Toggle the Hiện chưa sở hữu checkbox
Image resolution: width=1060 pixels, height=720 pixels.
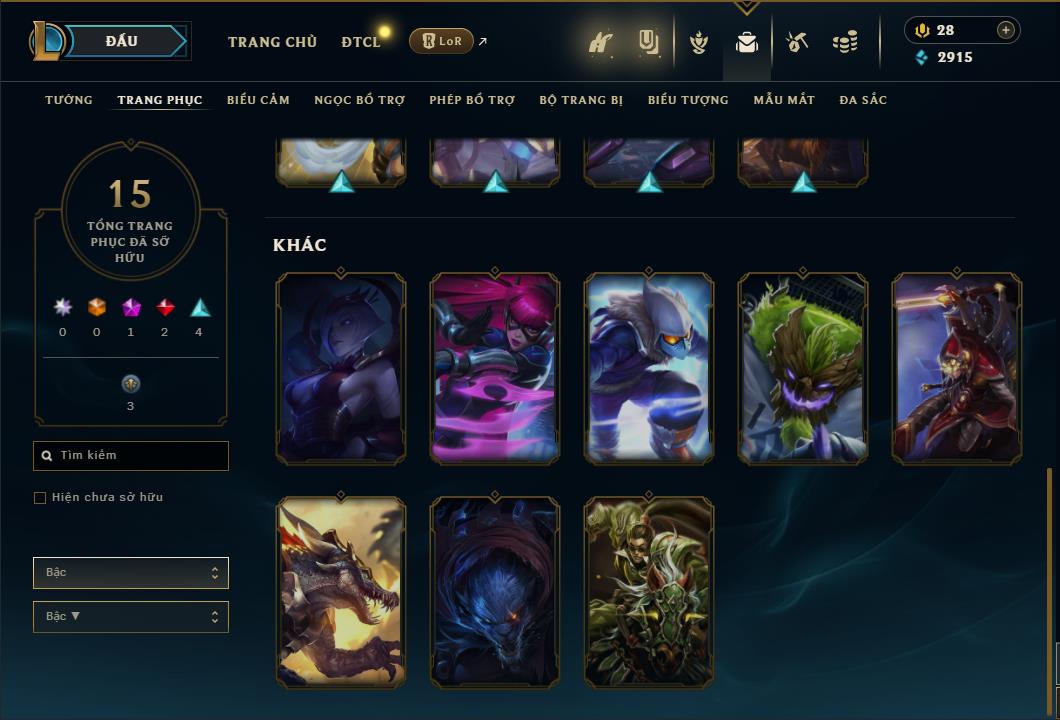tap(40, 498)
